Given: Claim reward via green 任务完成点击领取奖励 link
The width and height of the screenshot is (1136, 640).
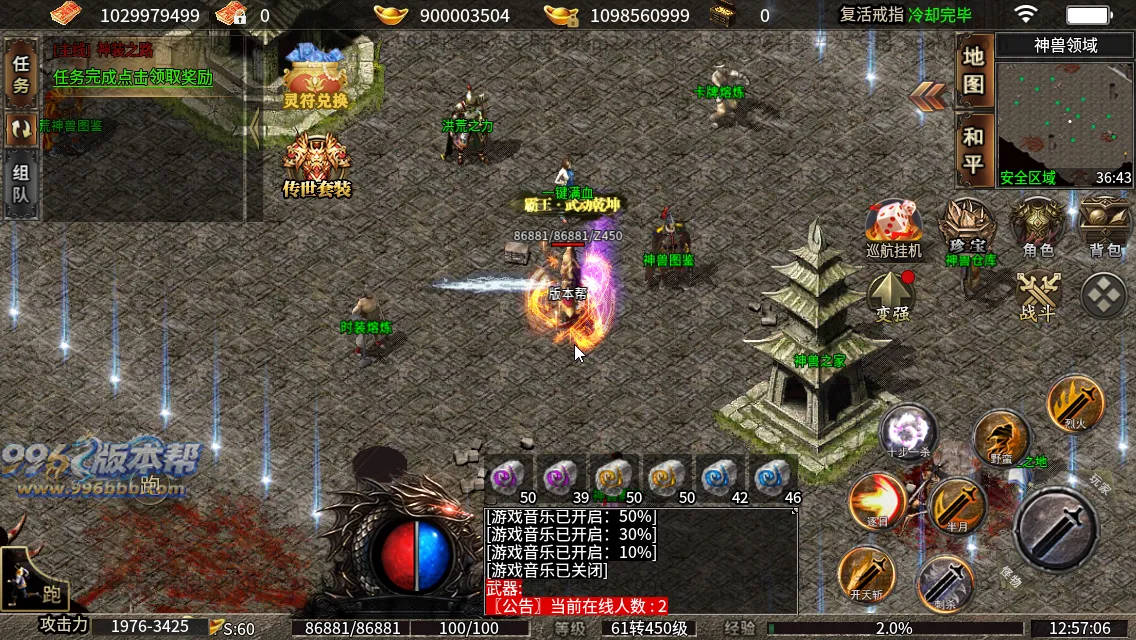Looking at the screenshot, I should point(133,77).
